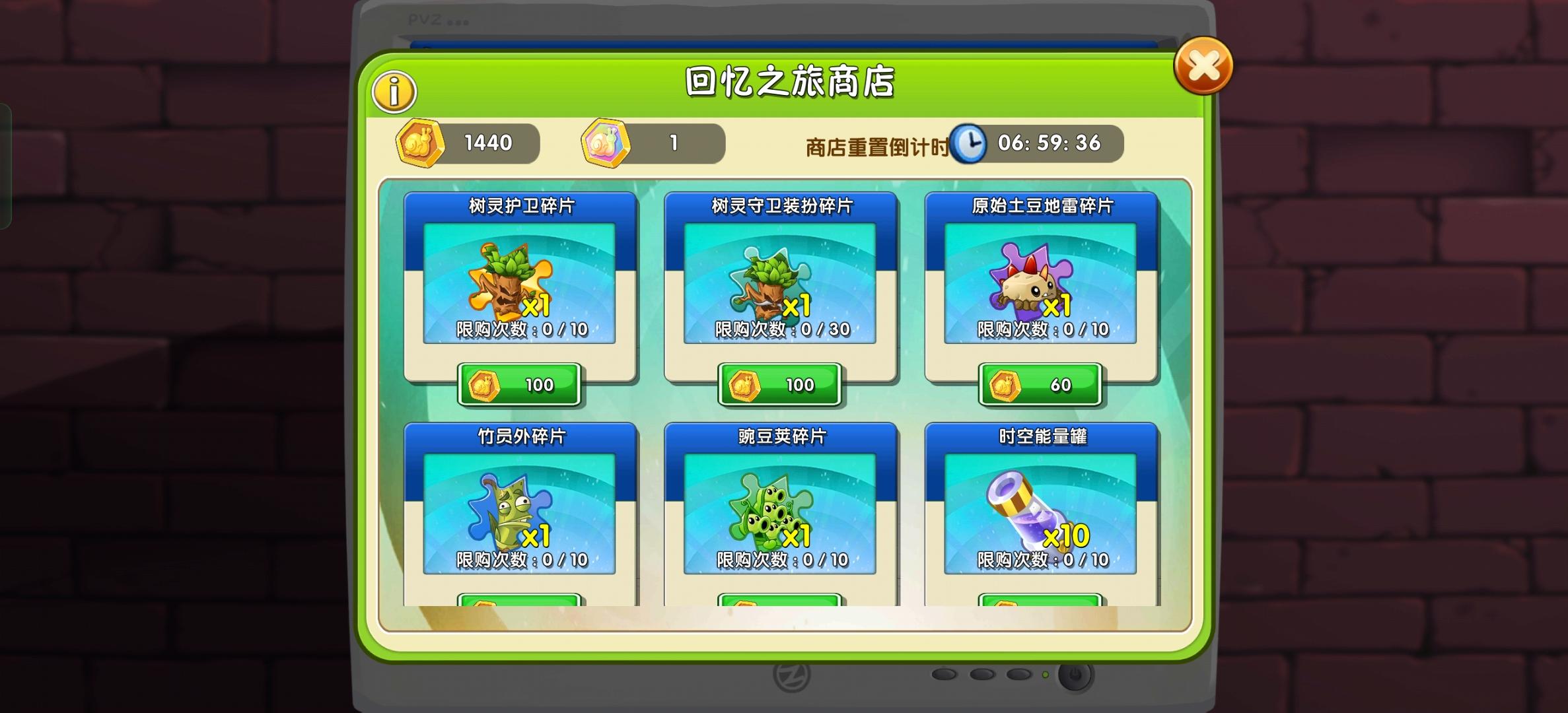This screenshot has height=713, width=1568.
Task: Click the coin icon on the 60-cost button
Action: pyautogui.click(x=1004, y=384)
